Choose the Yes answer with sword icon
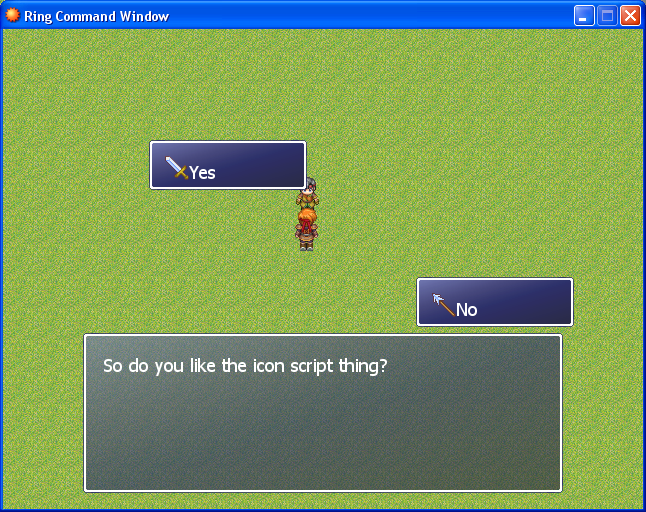This screenshot has height=512, width=646. tap(227, 166)
